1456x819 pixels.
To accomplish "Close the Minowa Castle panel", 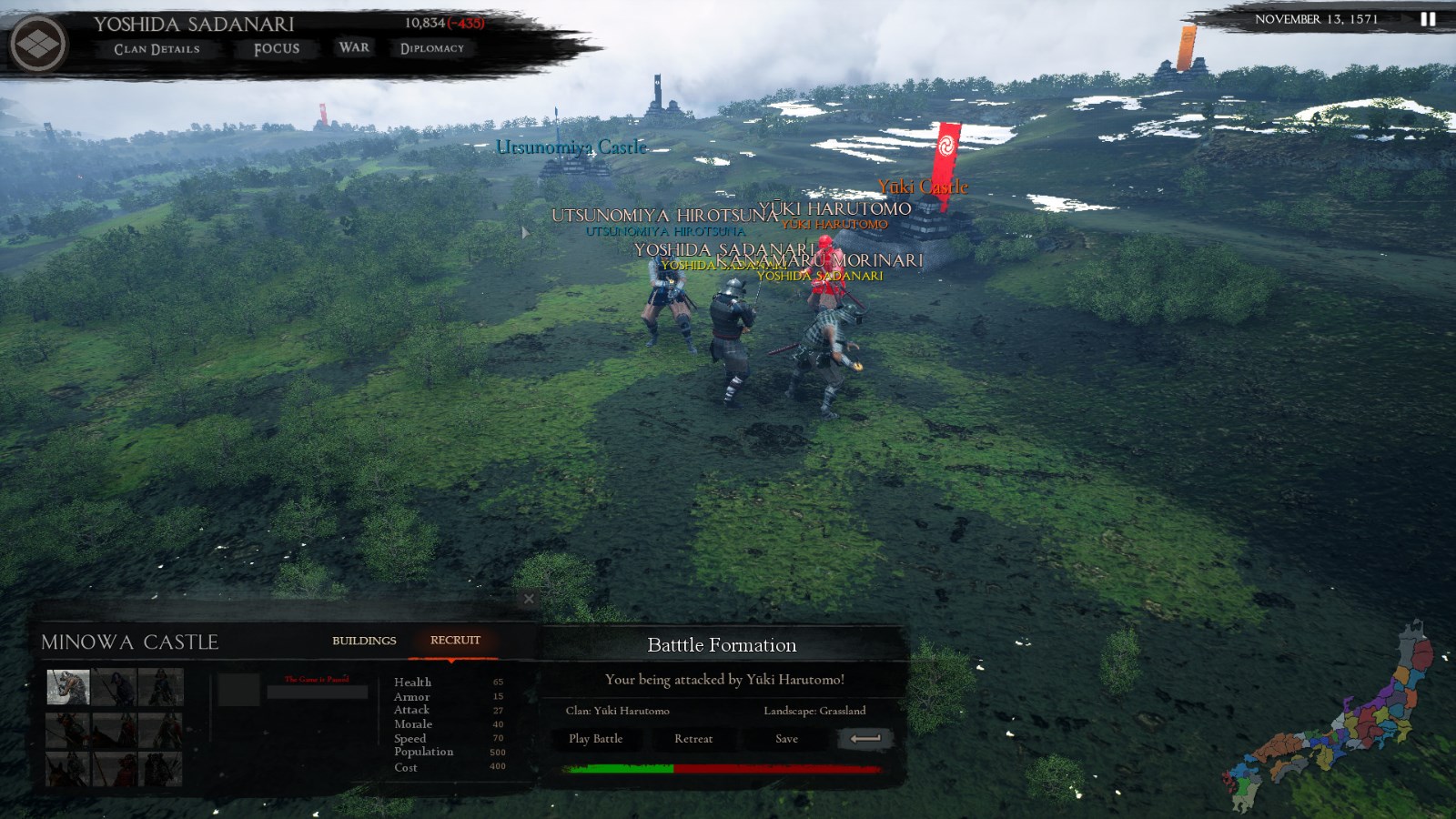I will click(529, 599).
